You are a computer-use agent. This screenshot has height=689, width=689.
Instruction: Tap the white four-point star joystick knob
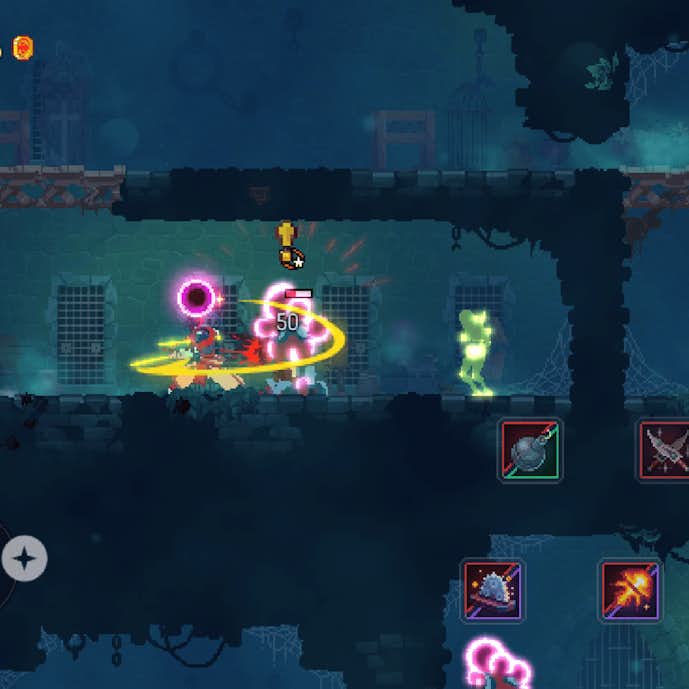24,557
